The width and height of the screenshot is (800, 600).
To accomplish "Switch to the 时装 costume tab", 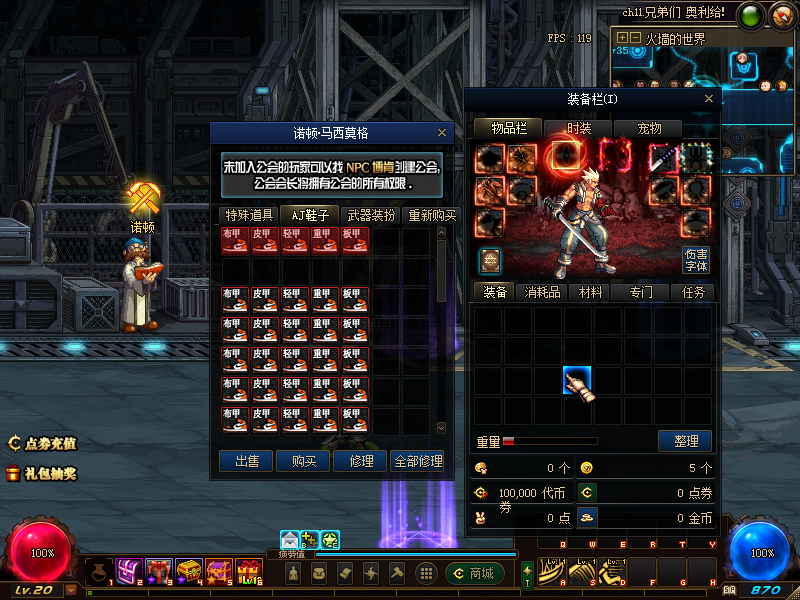I will click(x=579, y=128).
